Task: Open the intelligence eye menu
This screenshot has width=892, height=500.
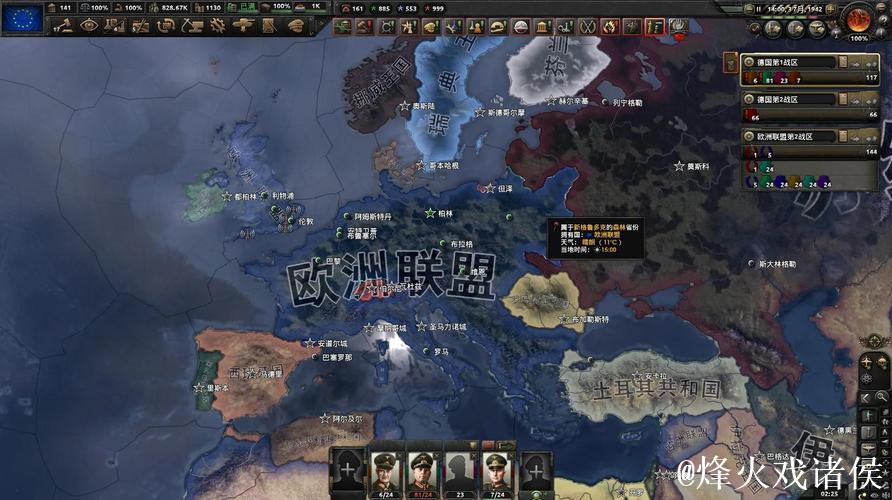Action: [x=90, y=26]
